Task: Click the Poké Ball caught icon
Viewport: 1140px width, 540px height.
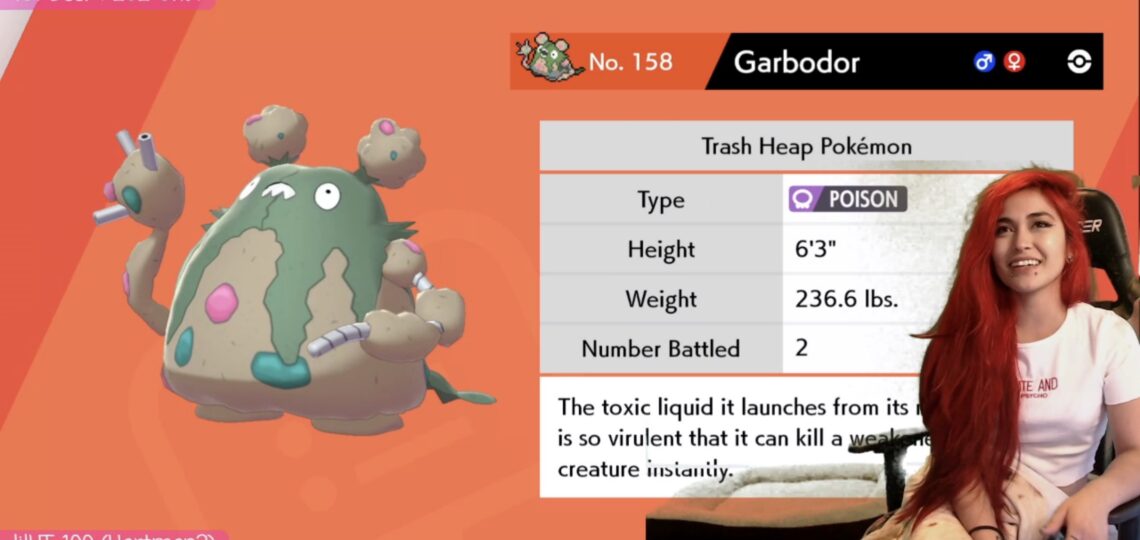Action: 1079,62
